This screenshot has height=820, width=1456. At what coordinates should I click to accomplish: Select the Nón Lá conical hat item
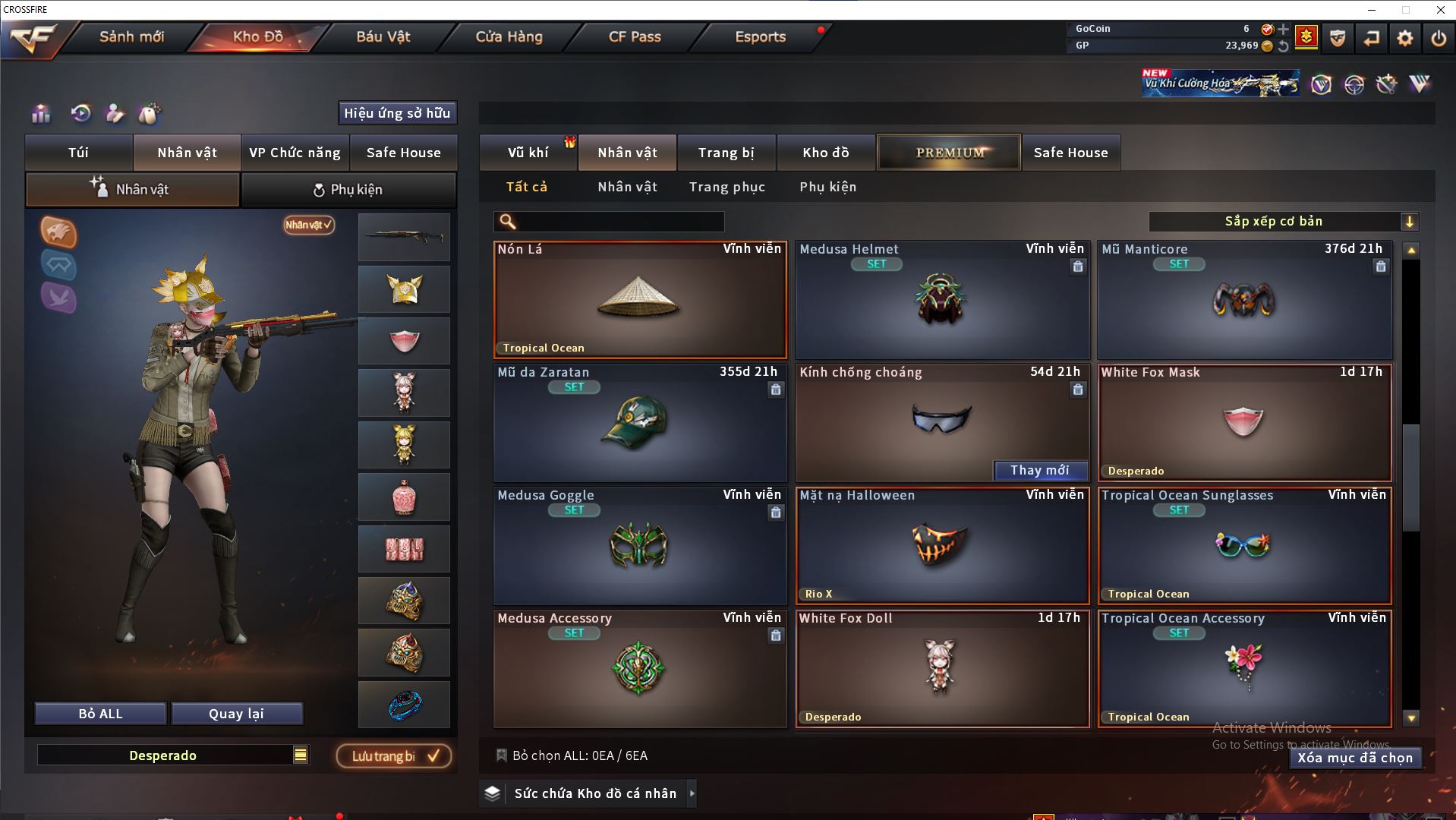click(639, 300)
